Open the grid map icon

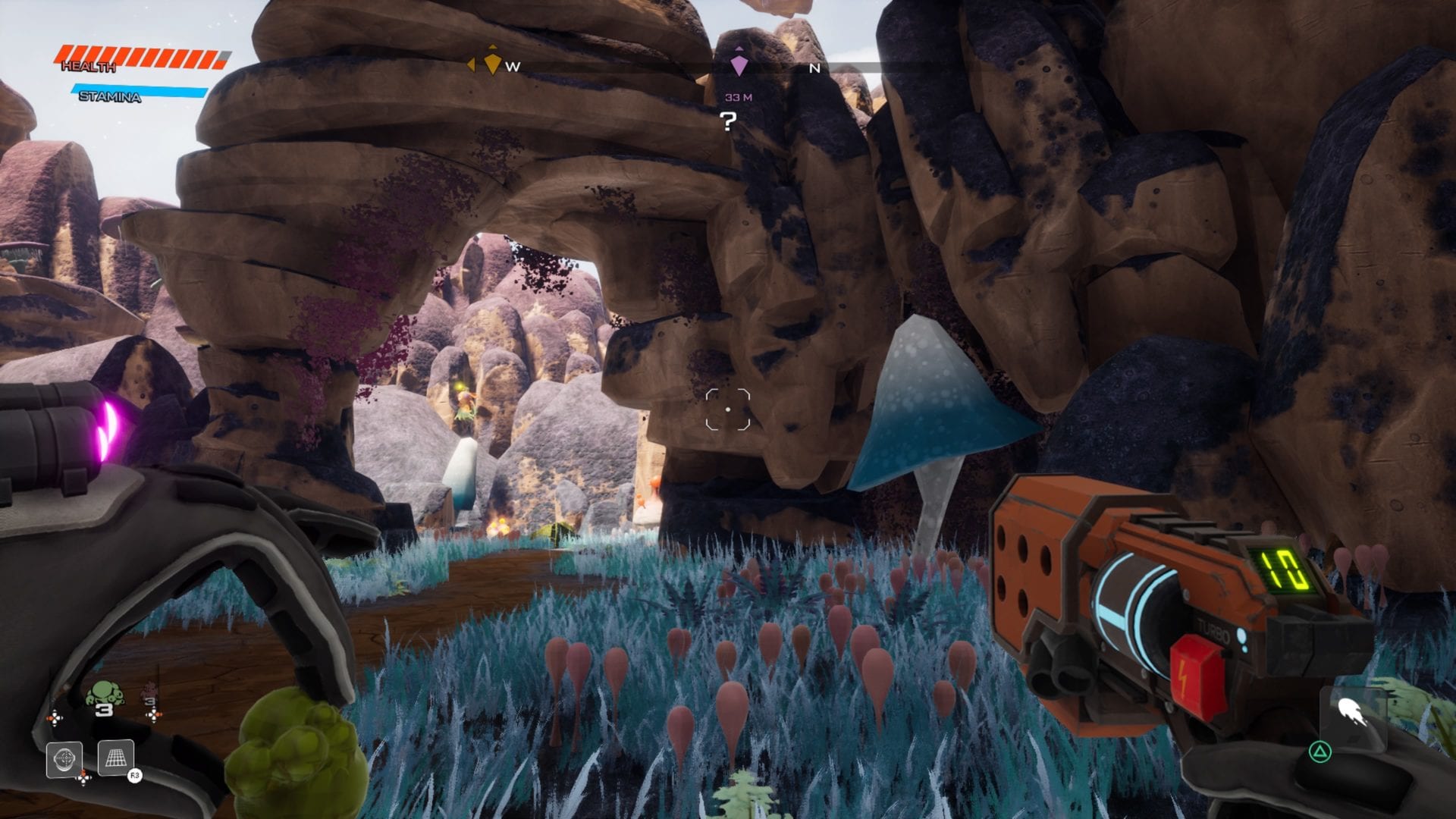click(116, 758)
